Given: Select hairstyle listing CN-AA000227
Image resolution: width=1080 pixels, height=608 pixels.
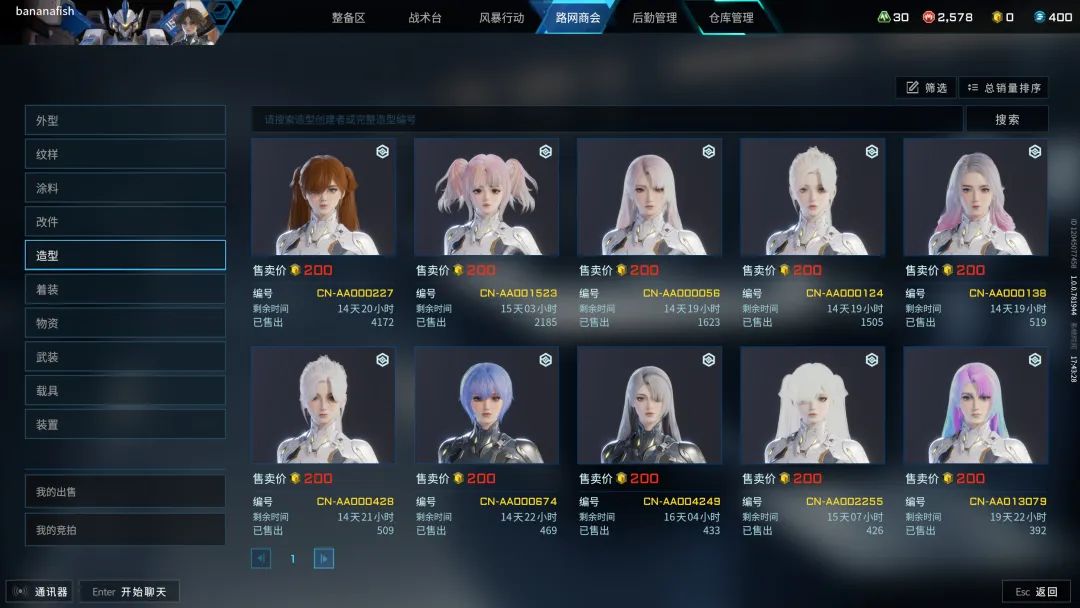Looking at the screenshot, I should tap(323, 197).
